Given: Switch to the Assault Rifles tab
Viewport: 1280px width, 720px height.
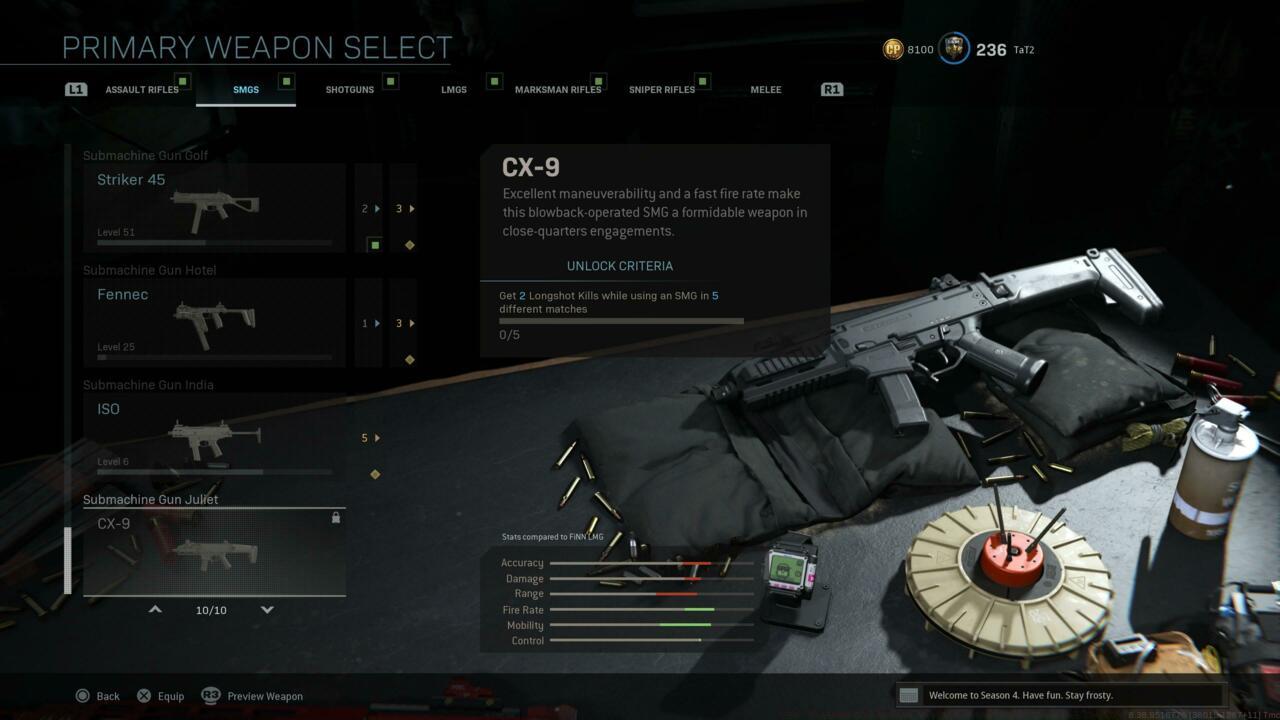Looking at the screenshot, I should [x=142, y=90].
